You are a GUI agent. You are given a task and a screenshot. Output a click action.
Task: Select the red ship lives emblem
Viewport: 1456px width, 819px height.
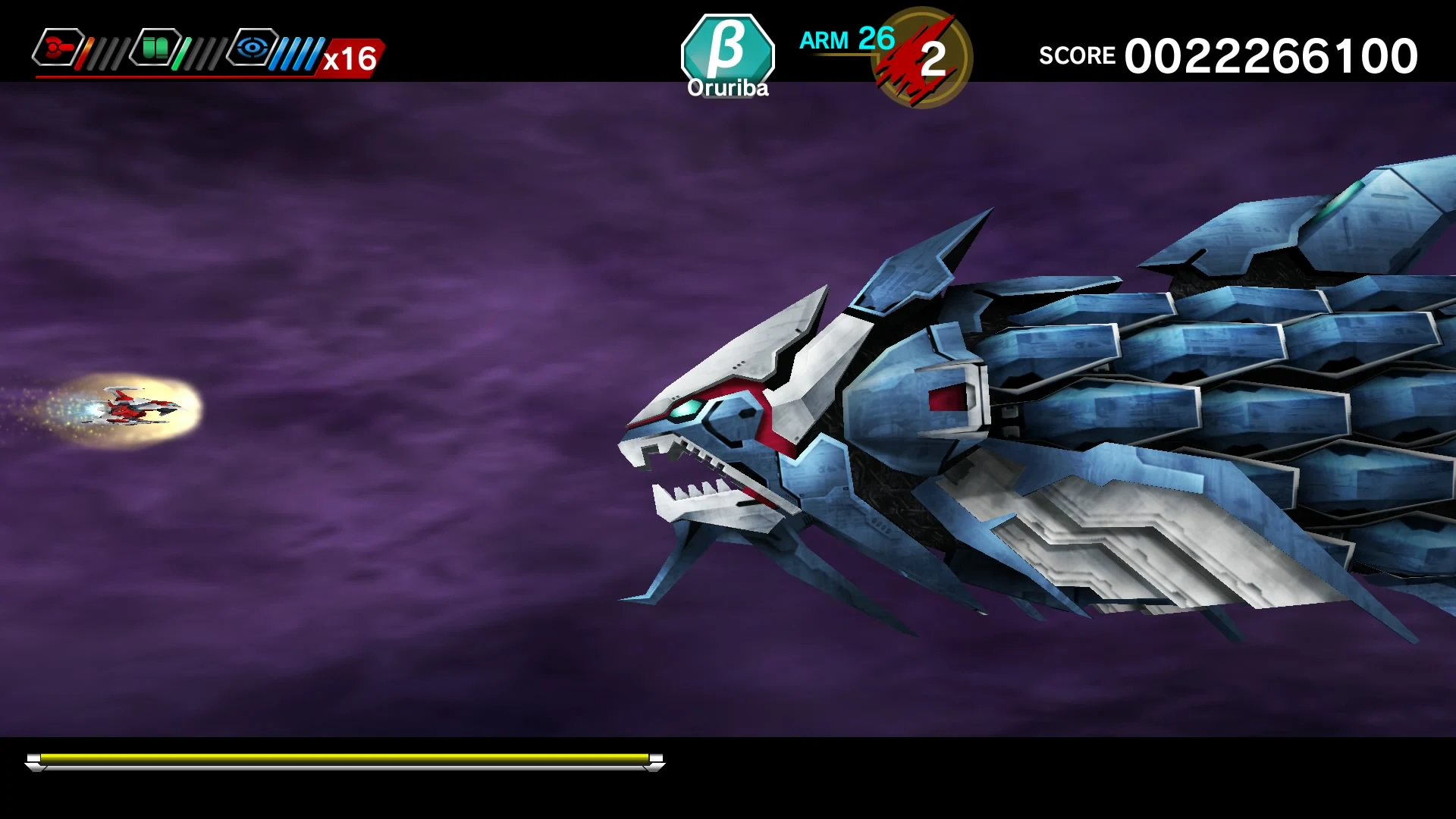pyautogui.click(x=910, y=57)
